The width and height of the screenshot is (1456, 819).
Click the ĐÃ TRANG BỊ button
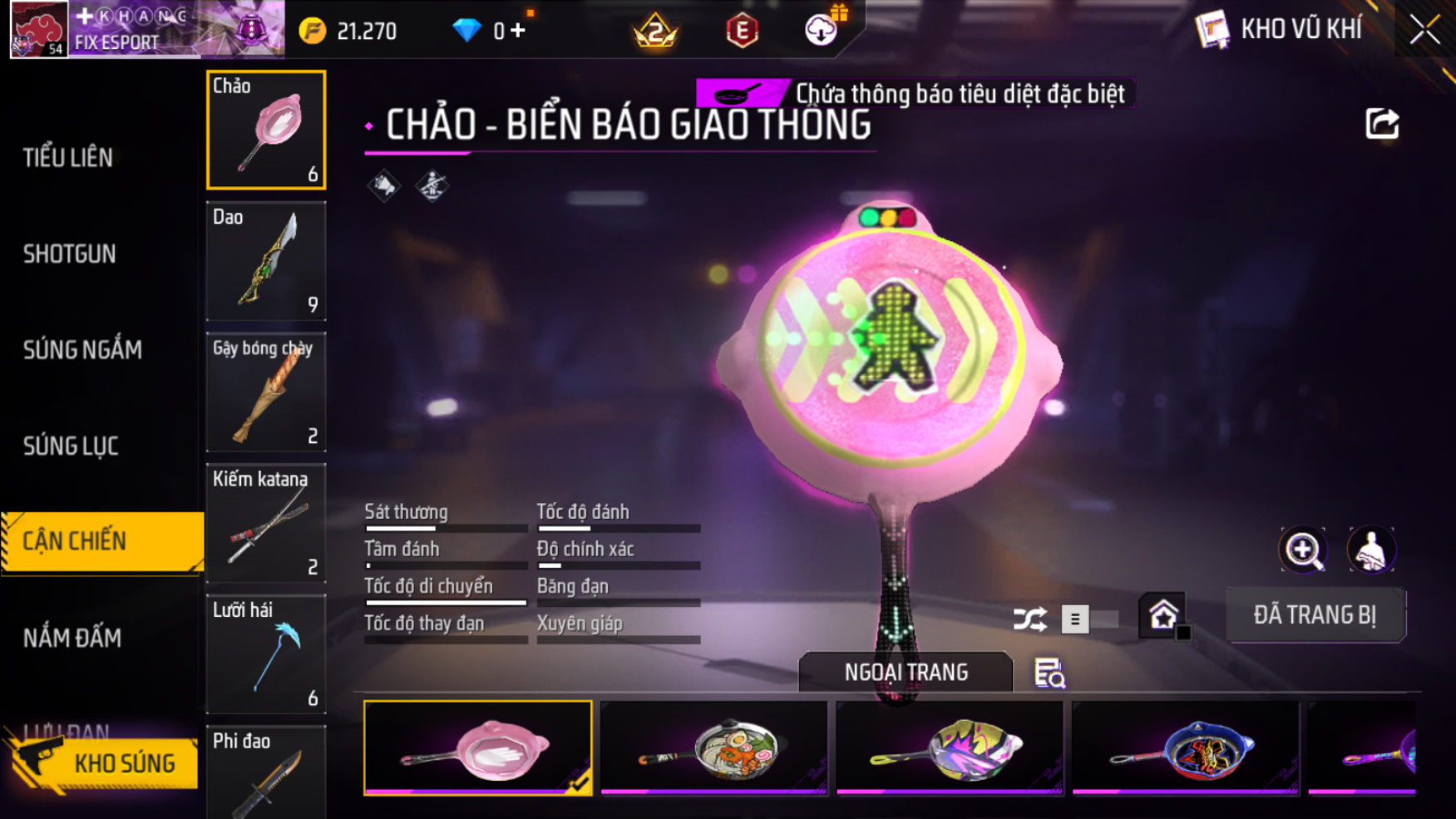click(x=1315, y=615)
